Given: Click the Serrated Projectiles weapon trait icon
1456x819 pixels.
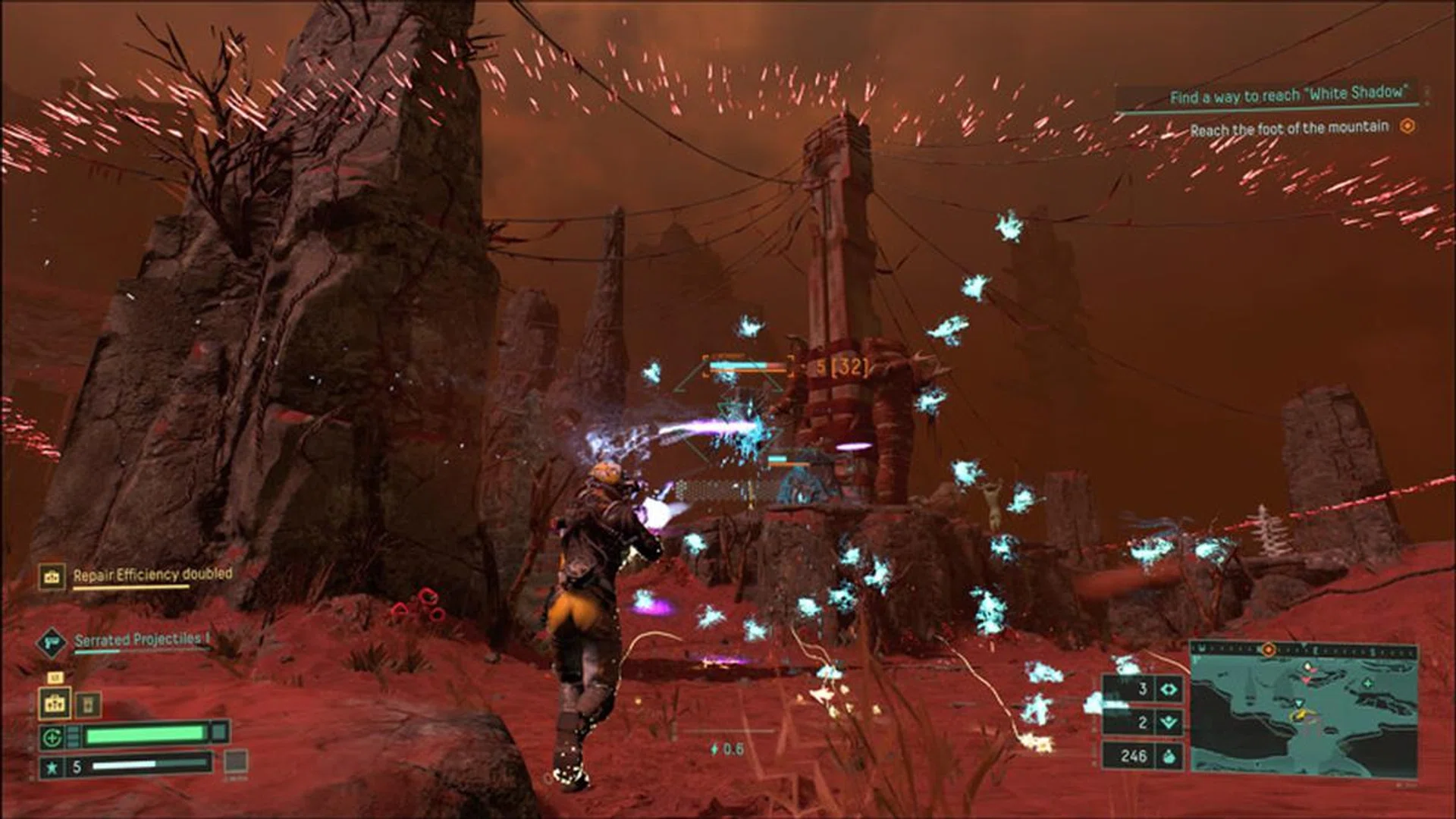Looking at the screenshot, I should 52,642.
